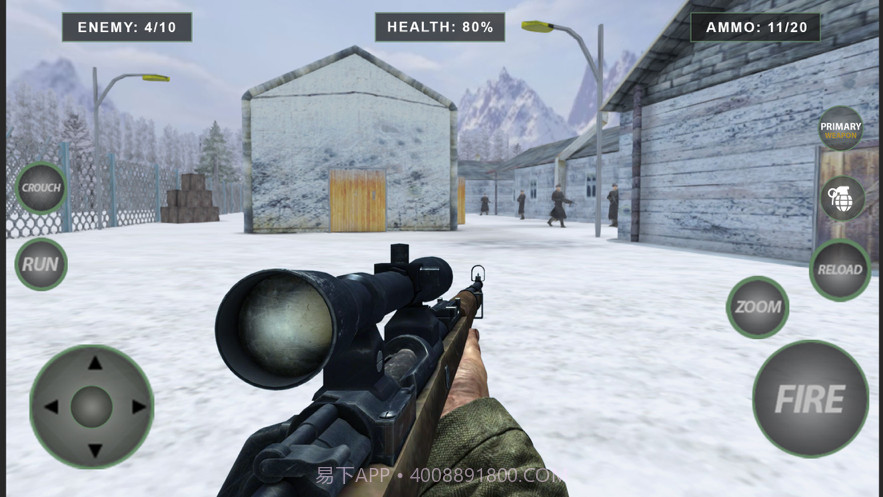Click the left arrow on movement pad
The height and width of the screenshot is (497, 883).
pyautogui.click(x=50, y=407)
